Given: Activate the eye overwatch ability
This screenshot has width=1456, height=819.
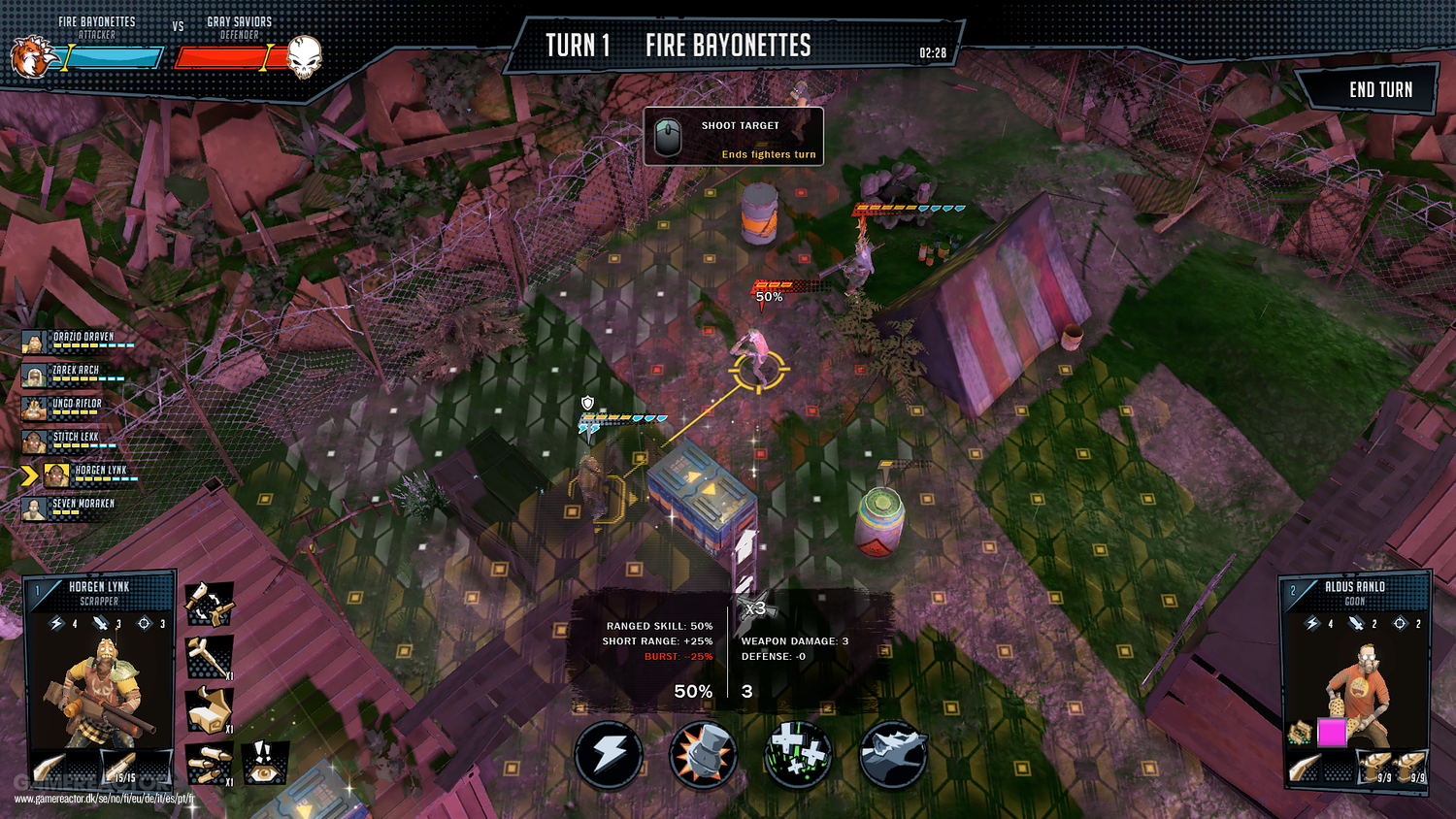Looking at the screenshot, I should (x=263, y=763).
